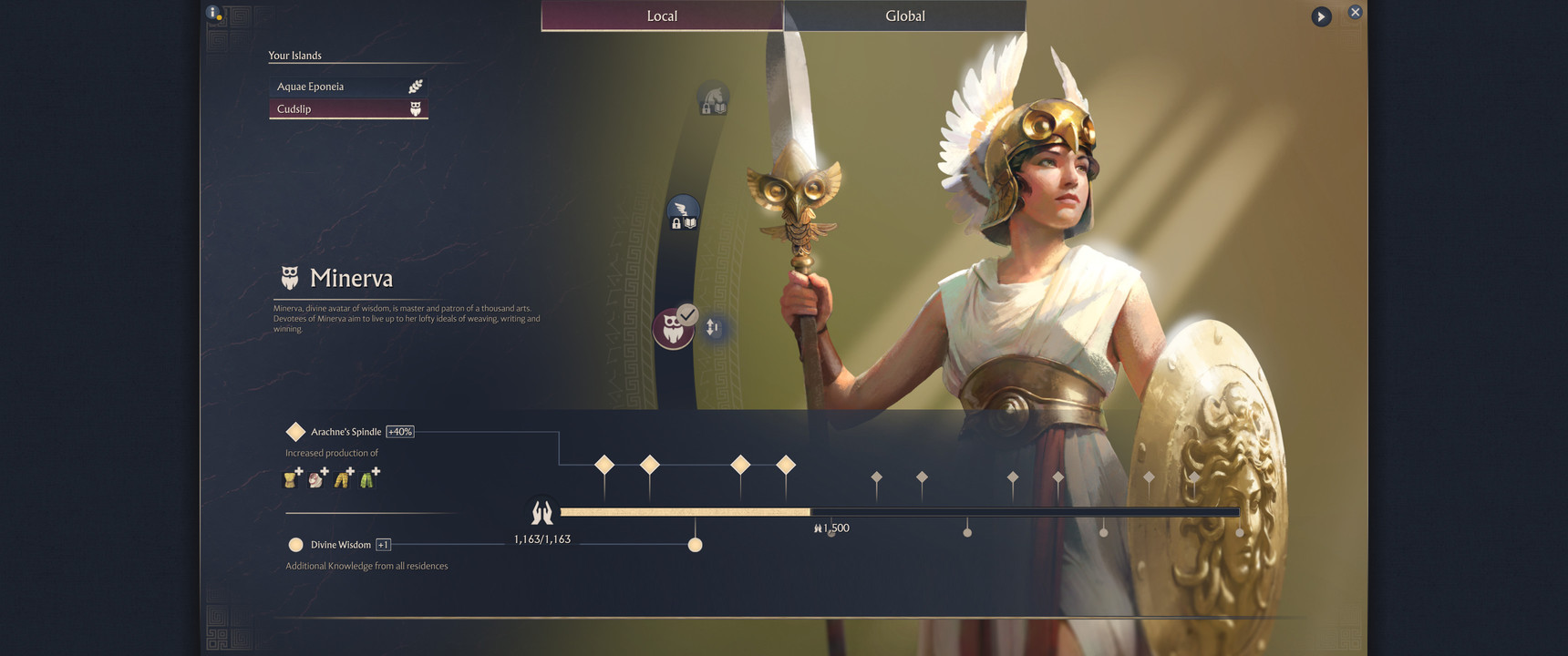Close the deity screen

coord(1355,12)
